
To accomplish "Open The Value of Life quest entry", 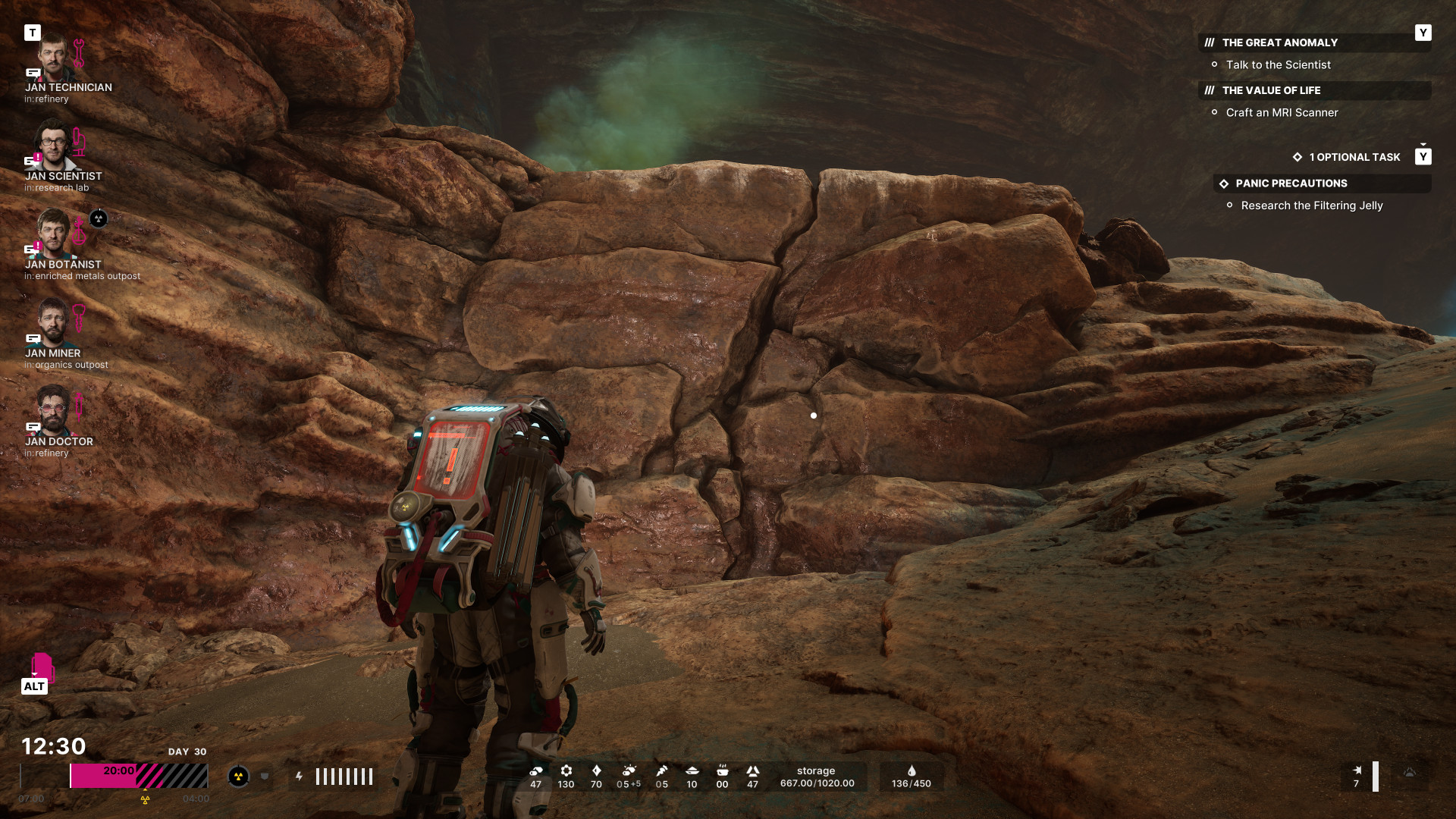I will 1271,91.
